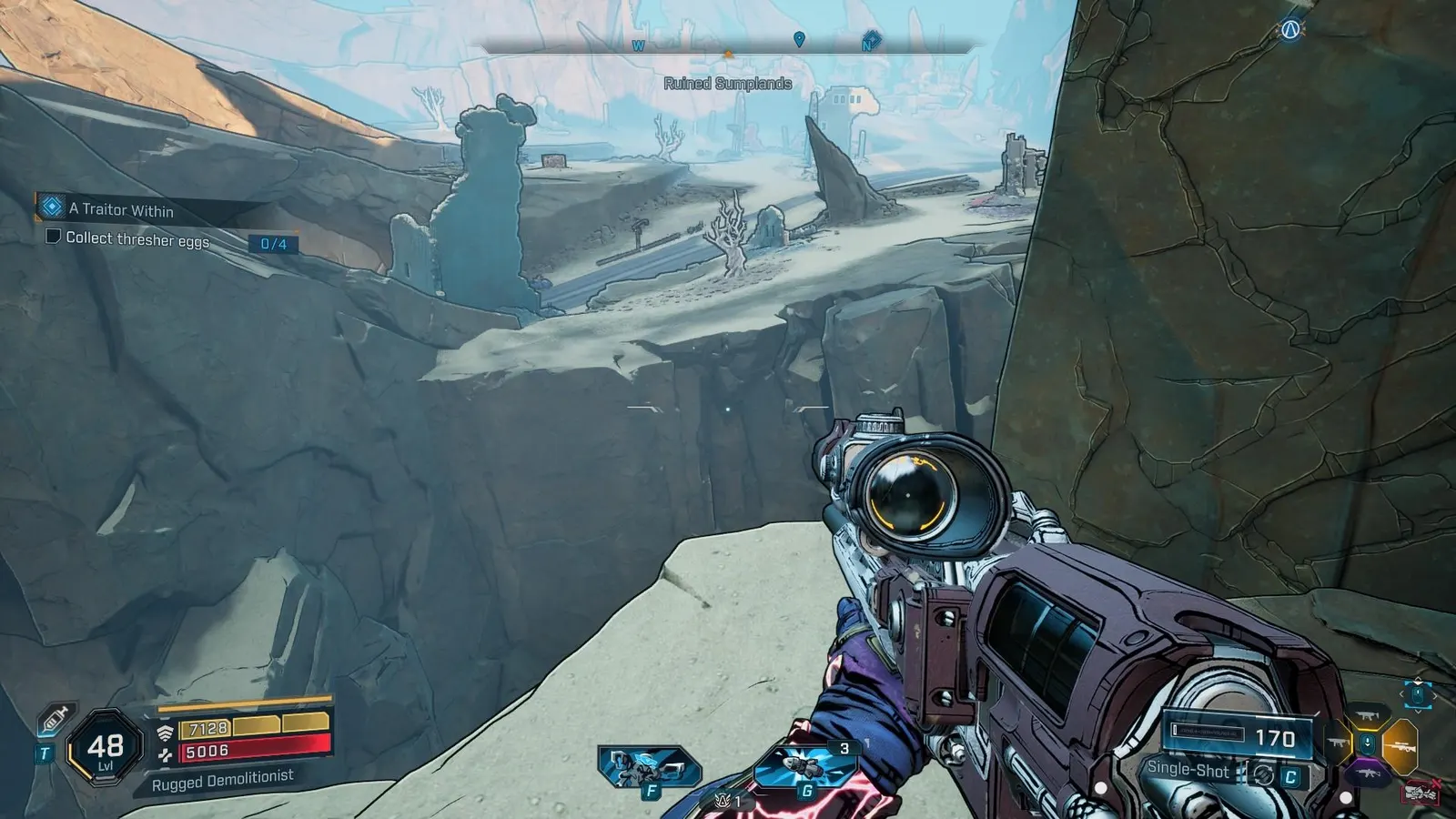The height and width of the screenshot is (819, 1456).
Task: Click the downward chevron below the mouse icon
Action: pyautogui.click(x=1418, y=711)
